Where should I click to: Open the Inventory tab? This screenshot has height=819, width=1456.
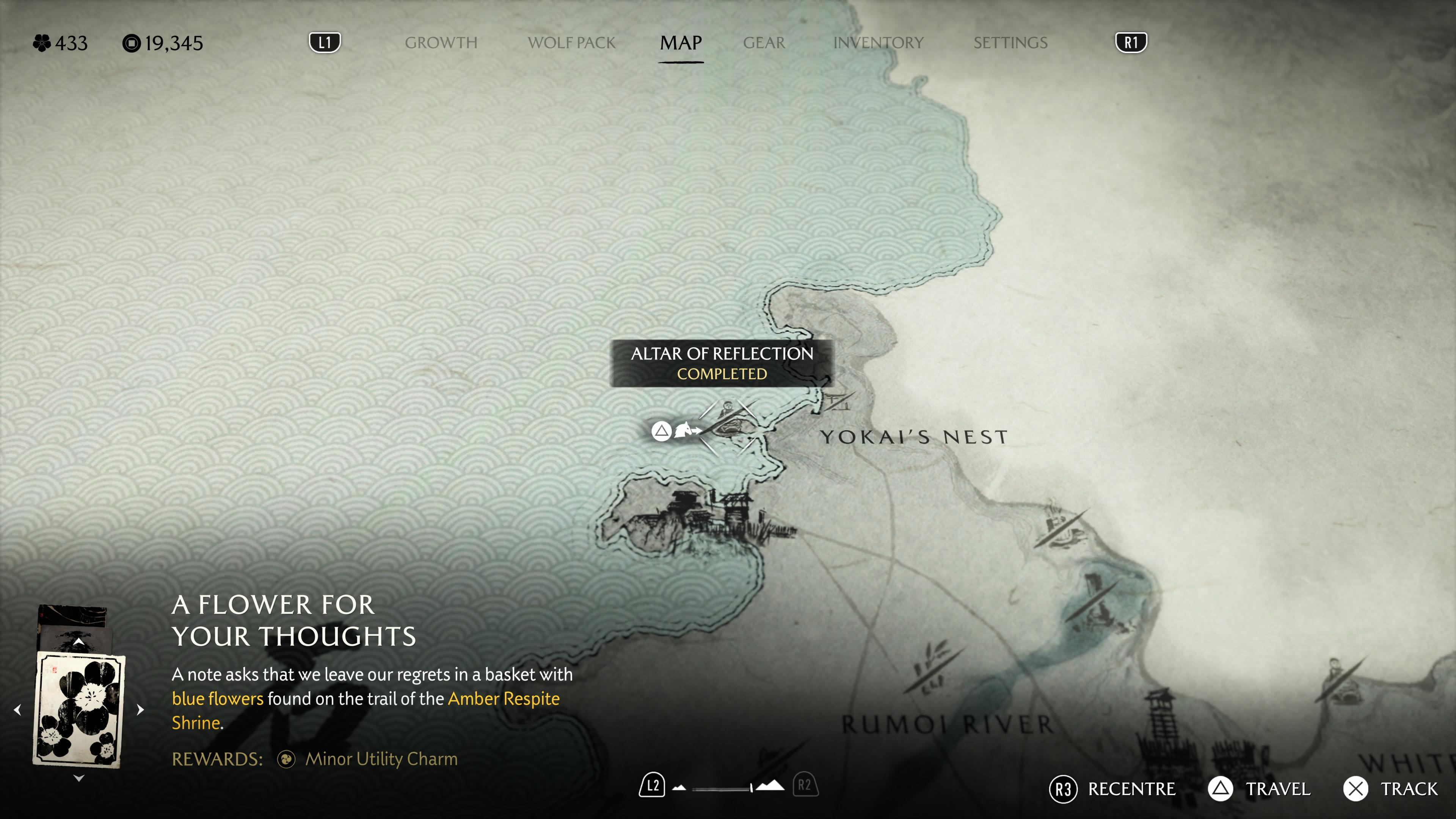tap(878, 43)
